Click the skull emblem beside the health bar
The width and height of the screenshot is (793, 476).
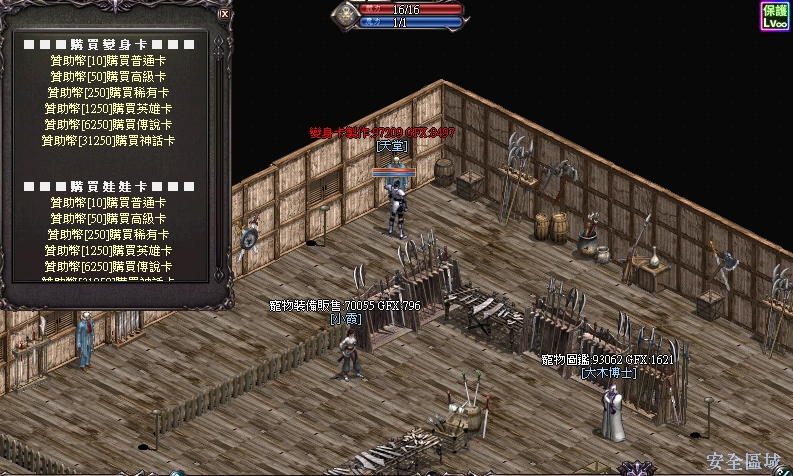tap(346, 14)
